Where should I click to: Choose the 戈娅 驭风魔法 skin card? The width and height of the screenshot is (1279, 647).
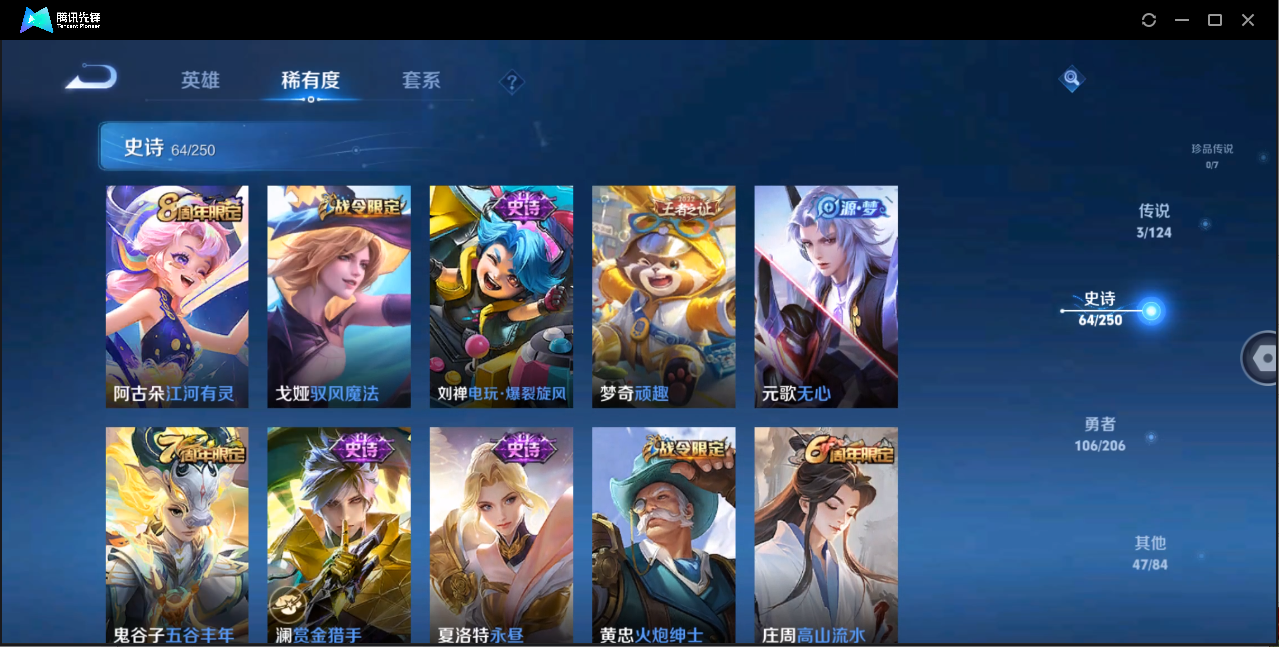point(339,297)
